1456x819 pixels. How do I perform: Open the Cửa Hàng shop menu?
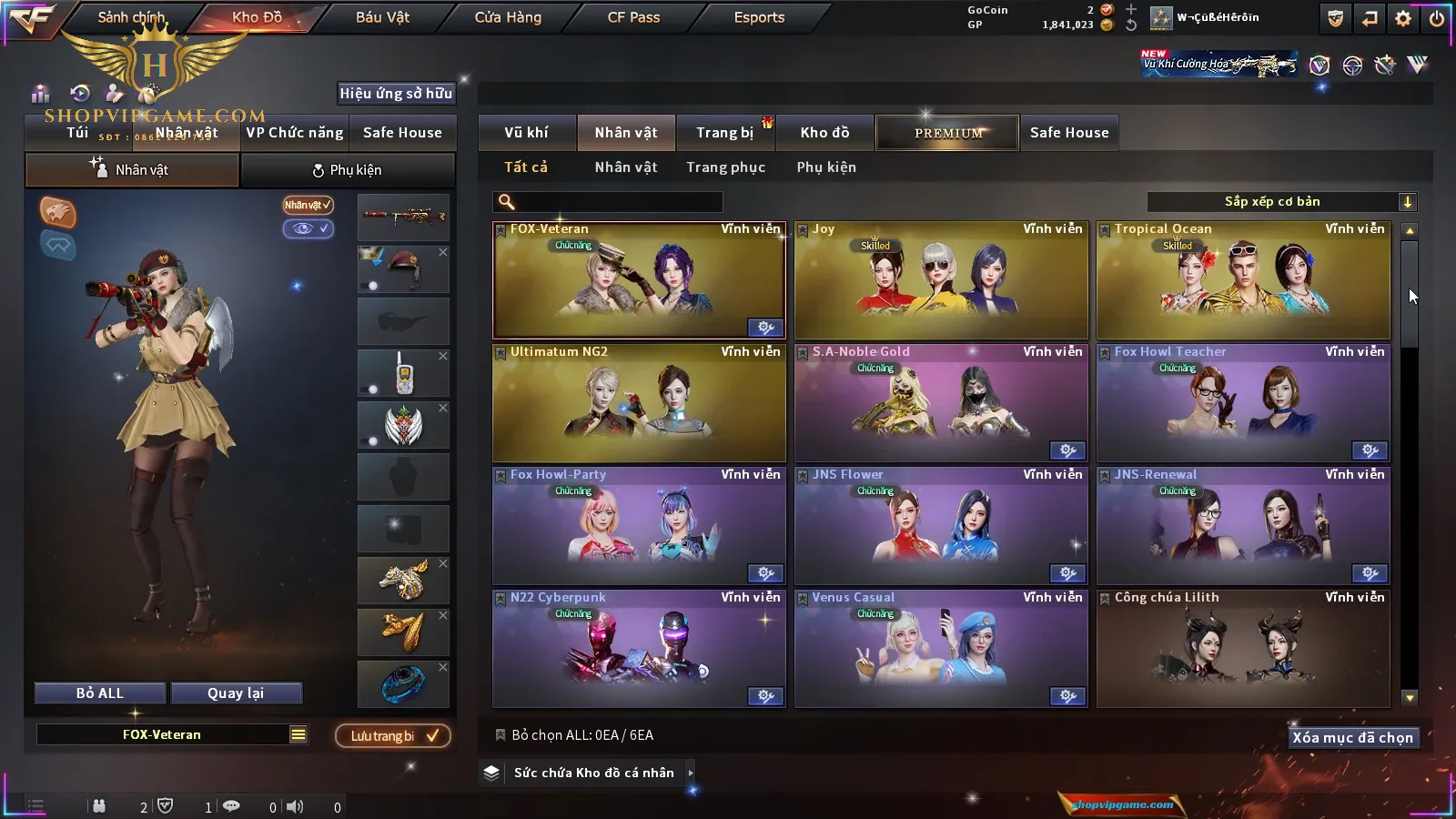click(508, 17)
